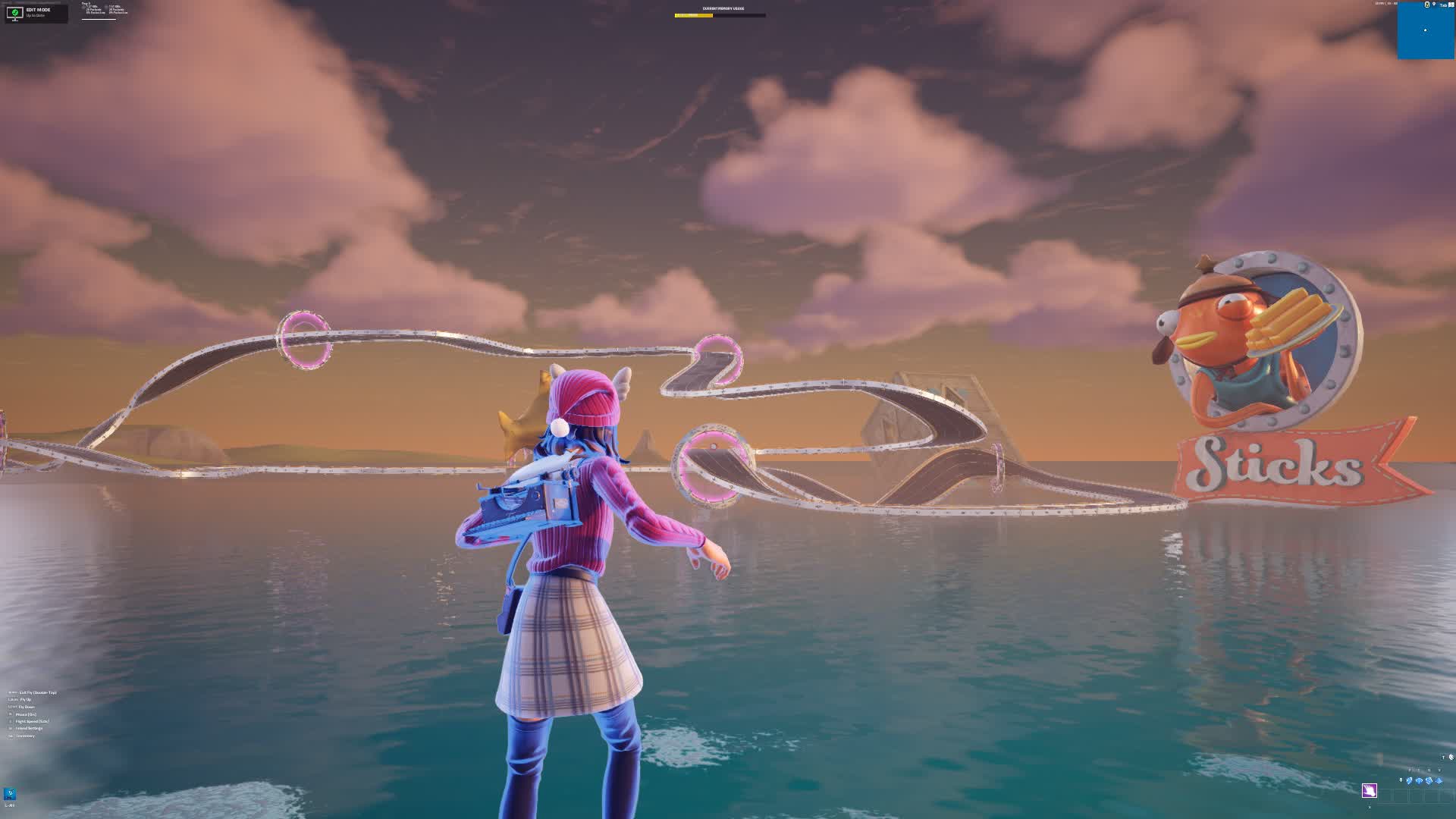Click the blue icon in bottom-left corner
The height and width of the screenshot is (819, 1456).
tap(10, 793)
